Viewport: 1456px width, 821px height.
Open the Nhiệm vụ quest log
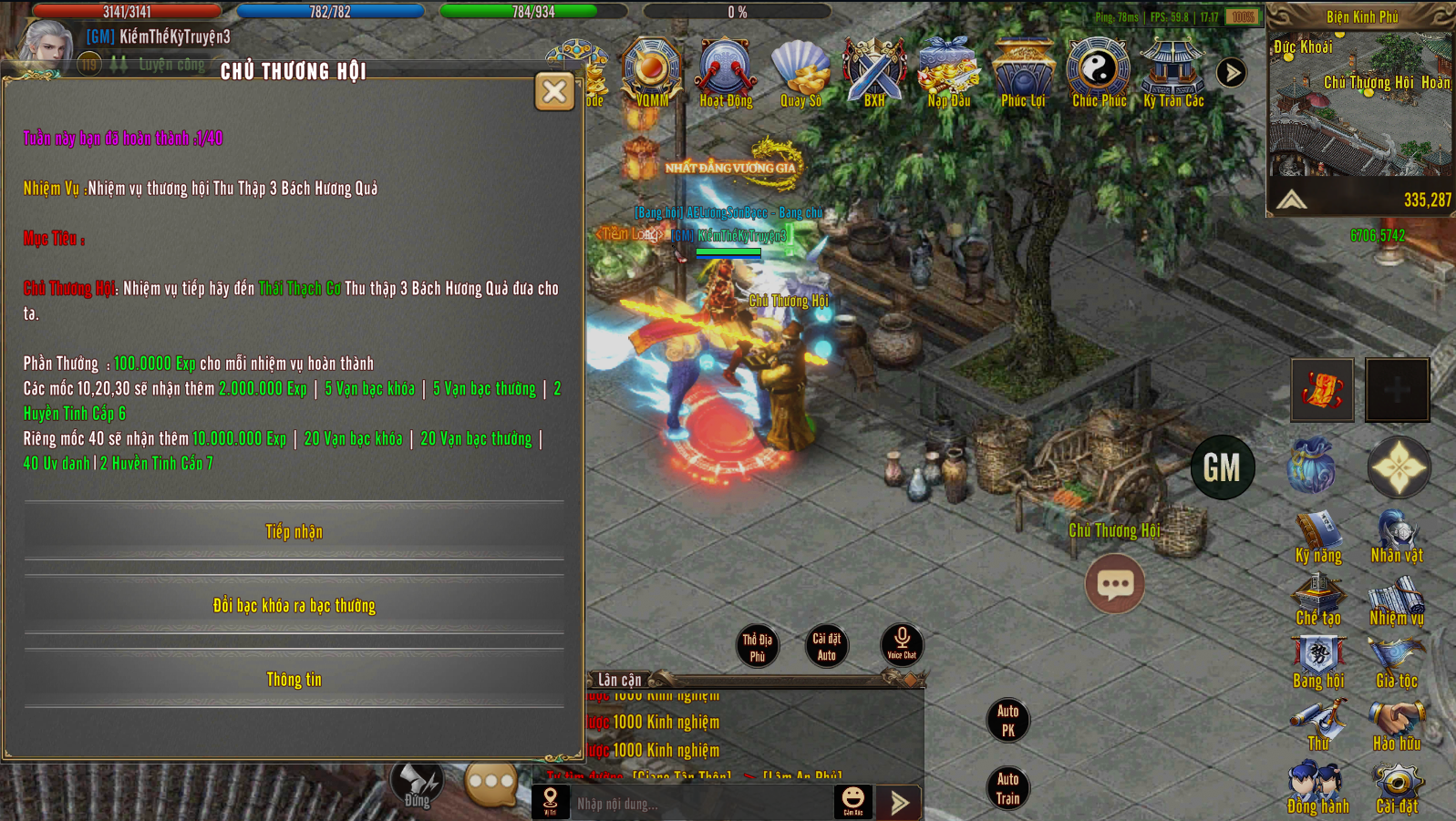pyautogui.click(x=1397, y=600)
